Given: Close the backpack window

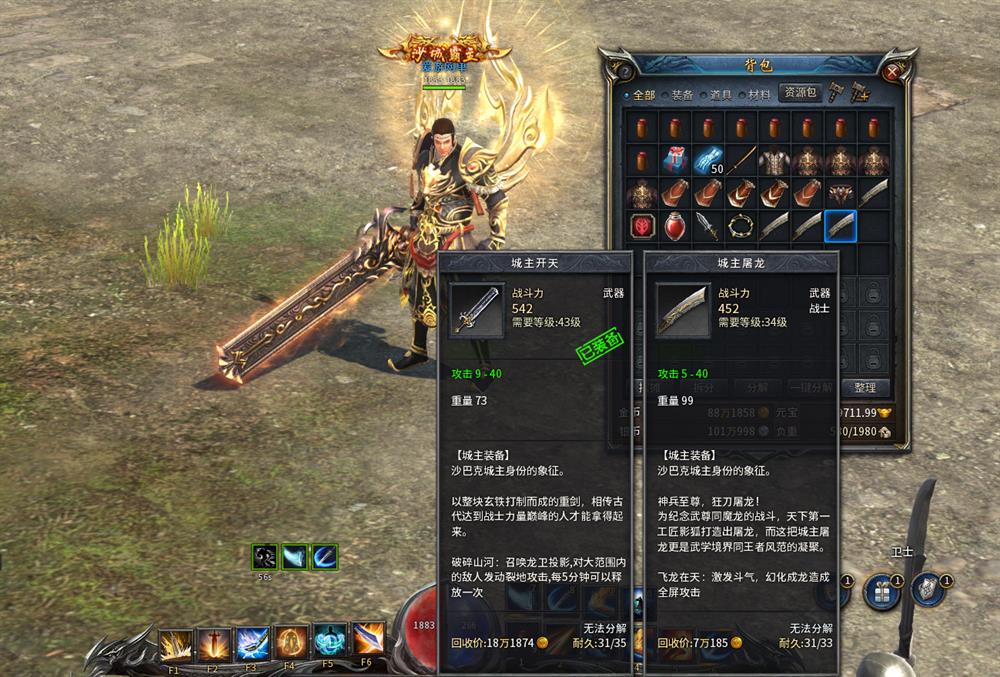Looking at the screenshot, I should click(892, 70).
